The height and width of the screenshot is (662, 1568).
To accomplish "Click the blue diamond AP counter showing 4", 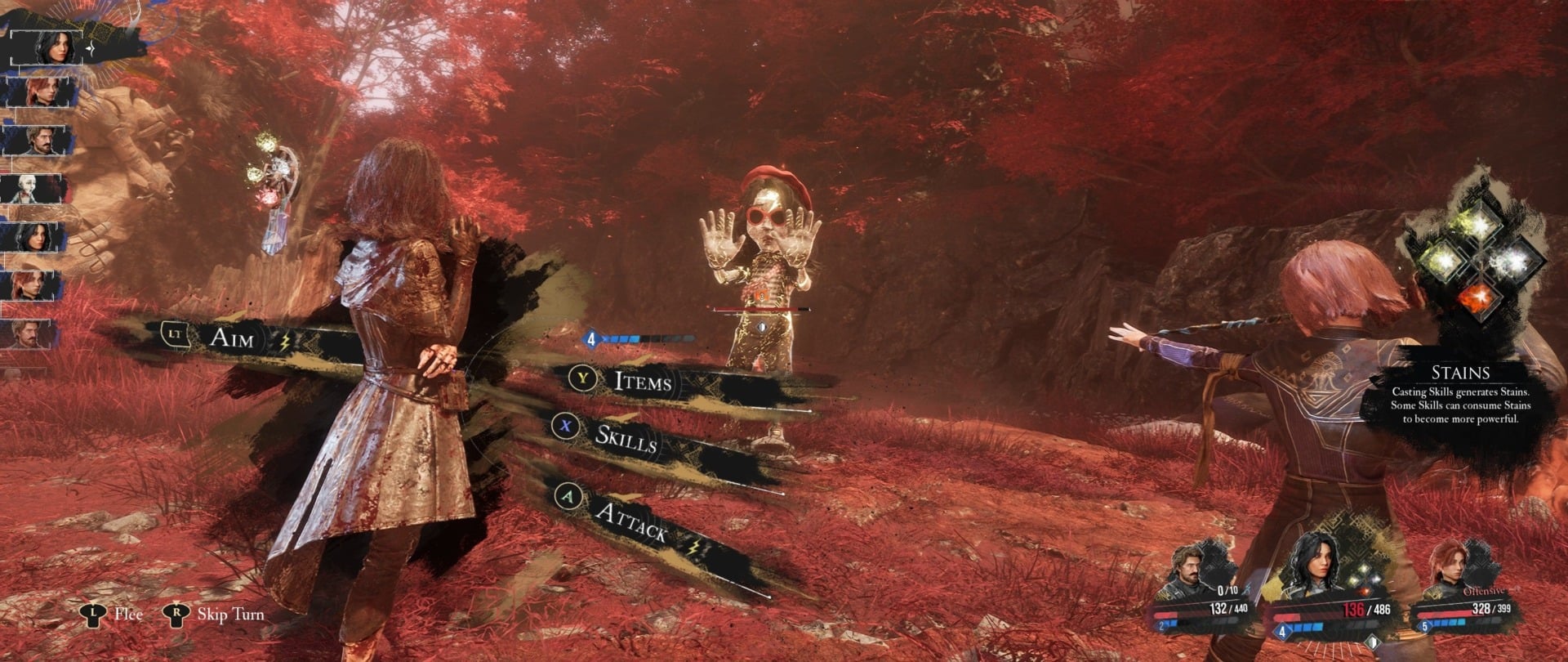I will point(591,338).
